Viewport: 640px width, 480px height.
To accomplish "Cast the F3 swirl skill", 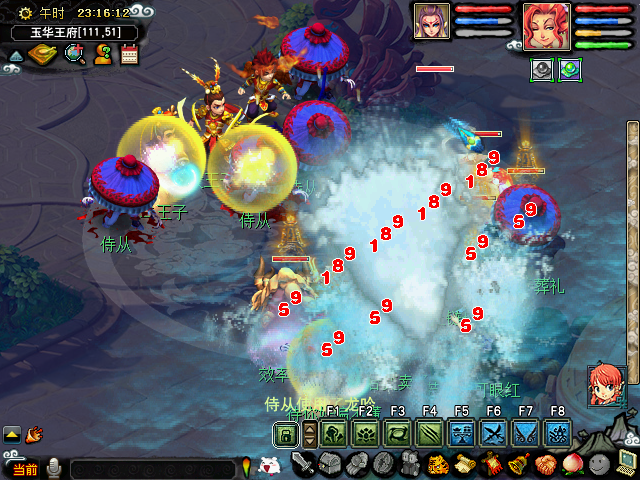I will [x=398, y=434].
